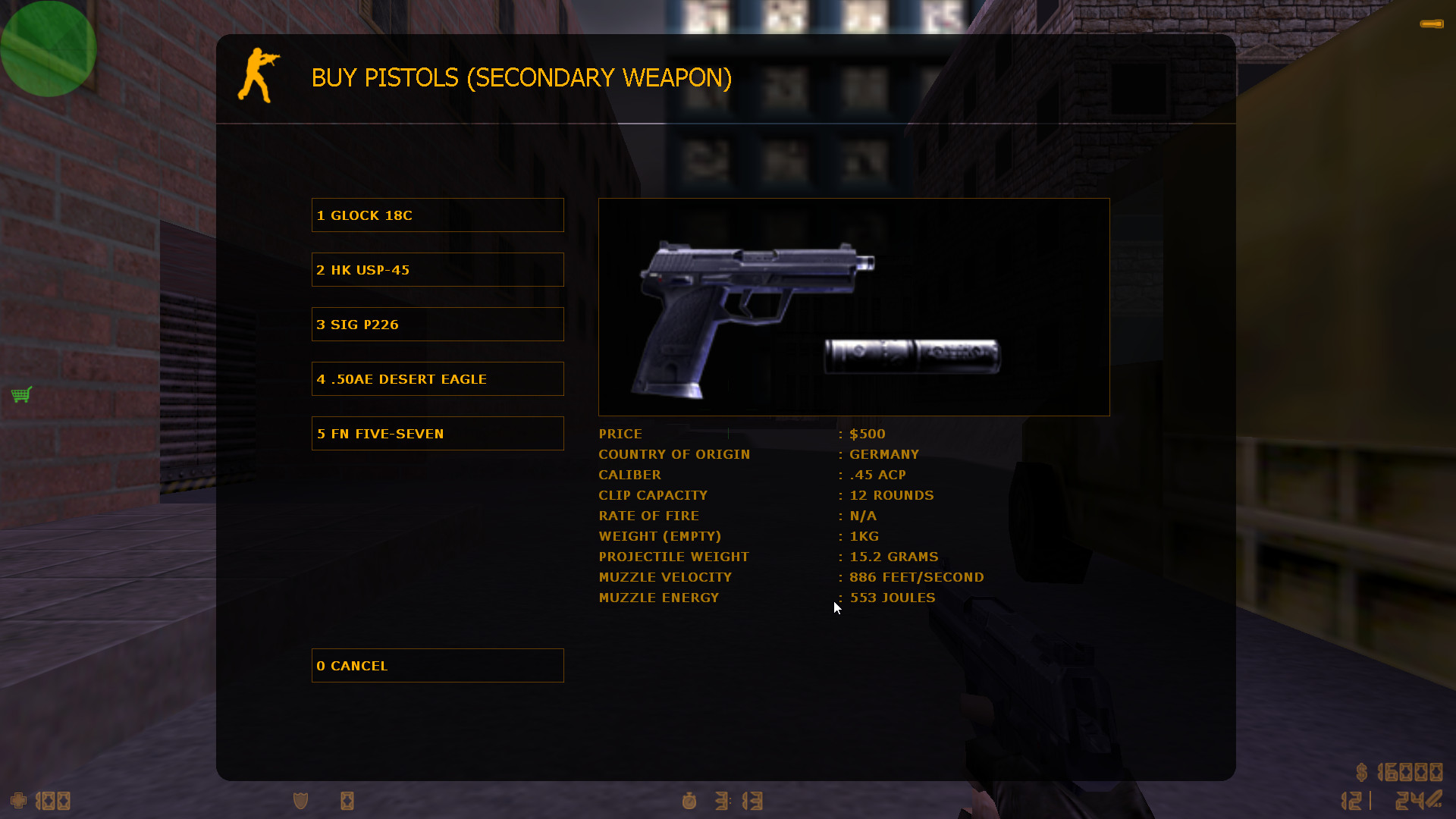Screen dimensions: 1456x819
Task: Pick 5 FN FIVE-SEVEN
Action: coord(438,433)
